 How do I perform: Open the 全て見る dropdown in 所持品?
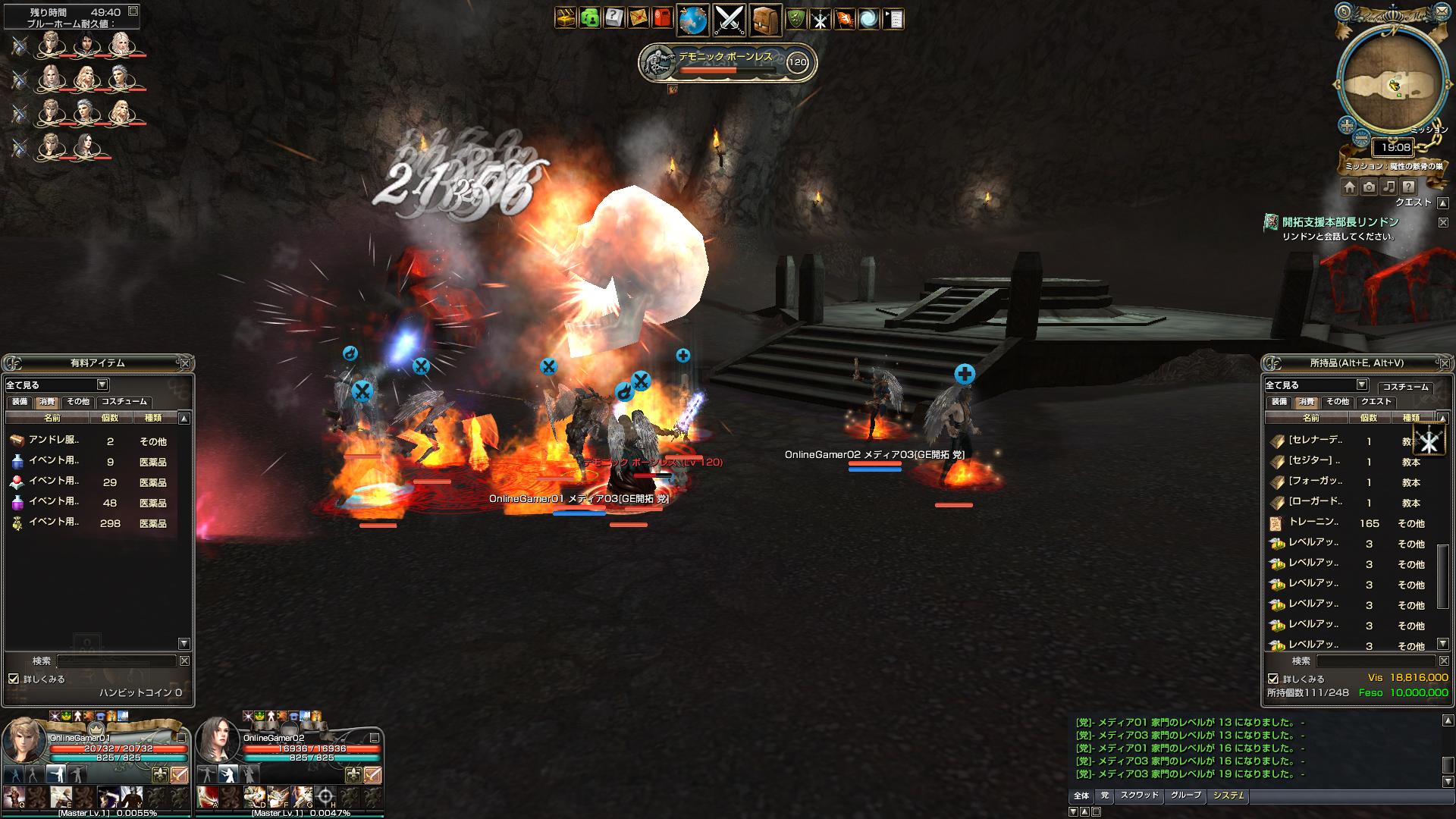pyautogui.click(x=1361, y=385)
